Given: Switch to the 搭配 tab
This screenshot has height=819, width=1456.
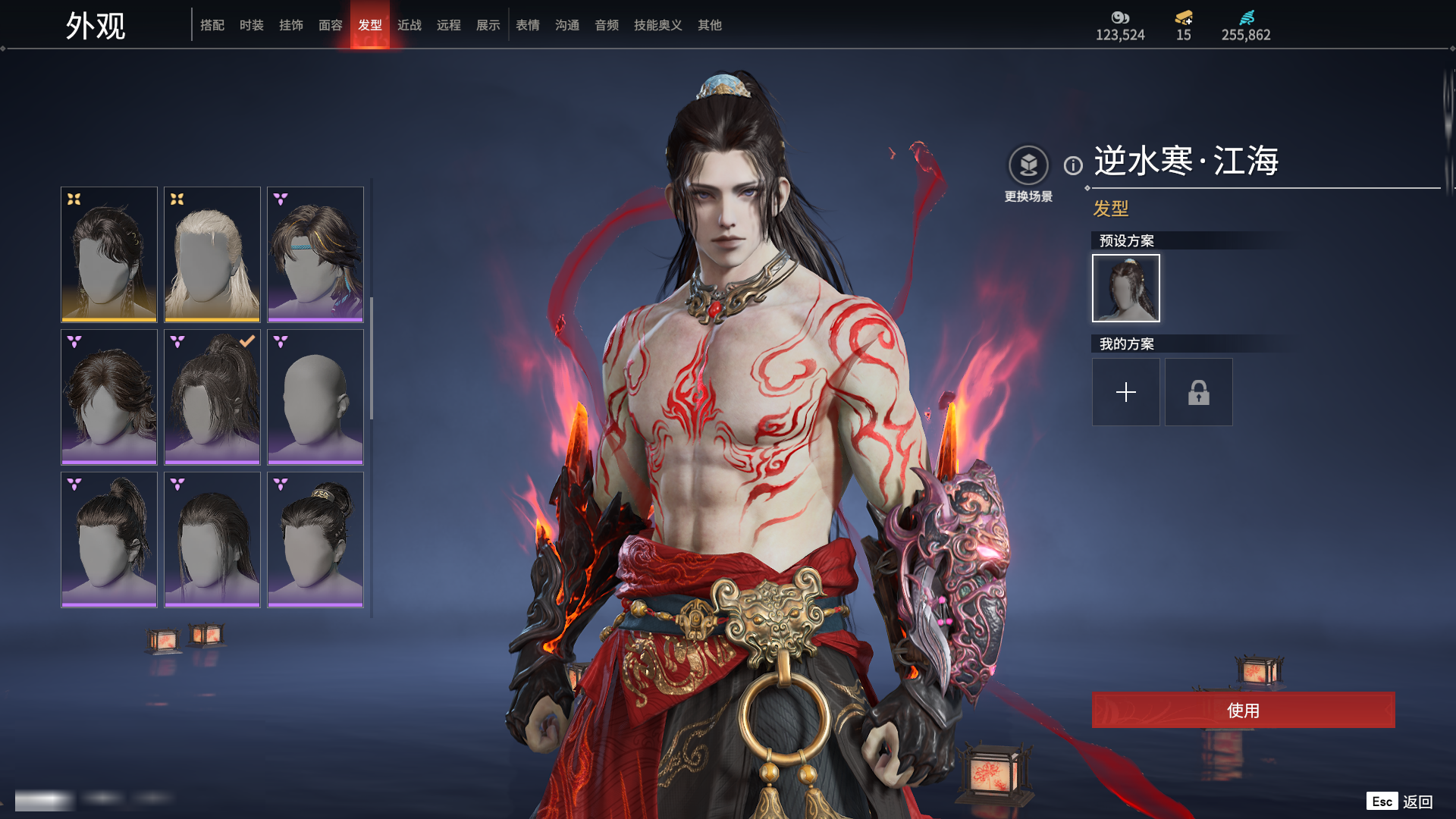Looking at the screenshot, I should pos(212,25).
